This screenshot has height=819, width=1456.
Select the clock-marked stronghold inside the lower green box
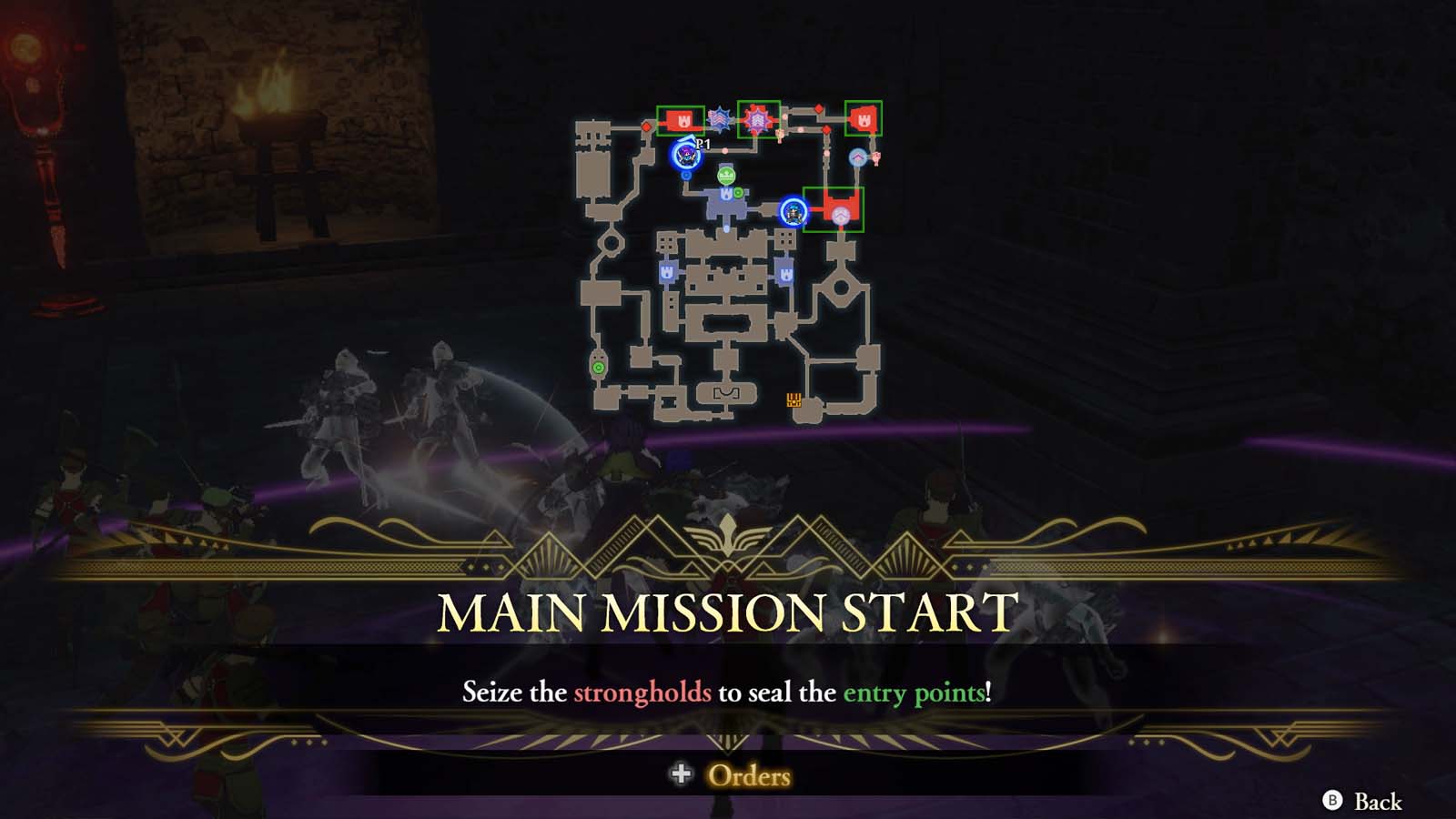click(x=840, y=215)
